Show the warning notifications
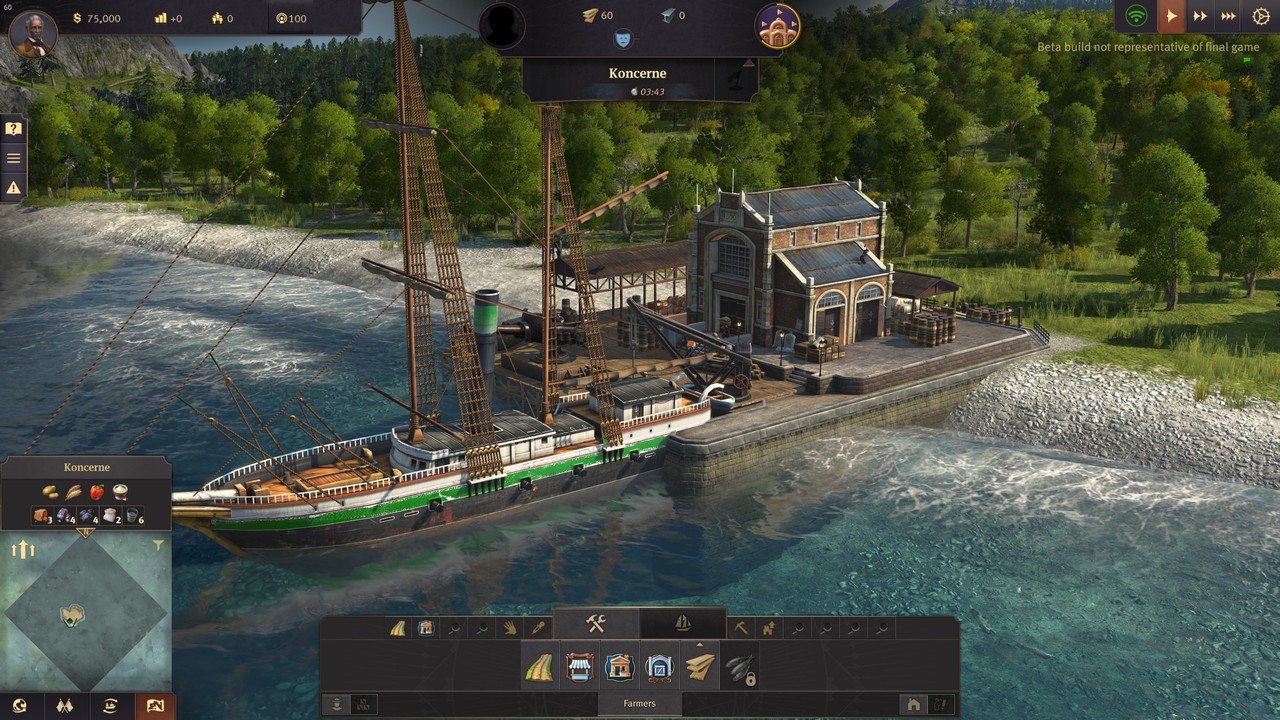The image size is (1280, 720). (x=13, y=187)
